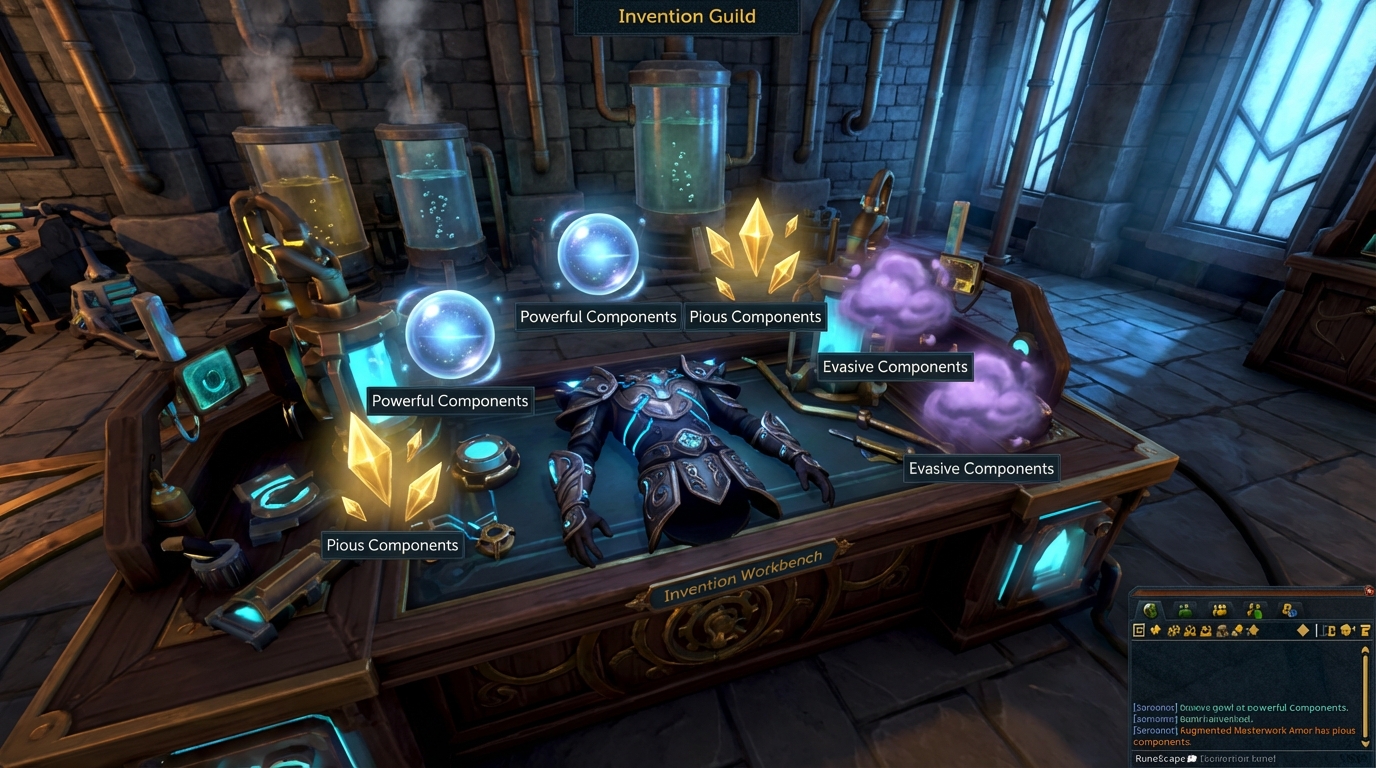The image size is (1376, 768).
Task: Switch to the yellow figure with blue orb tab
Action: pos(1289,610)
